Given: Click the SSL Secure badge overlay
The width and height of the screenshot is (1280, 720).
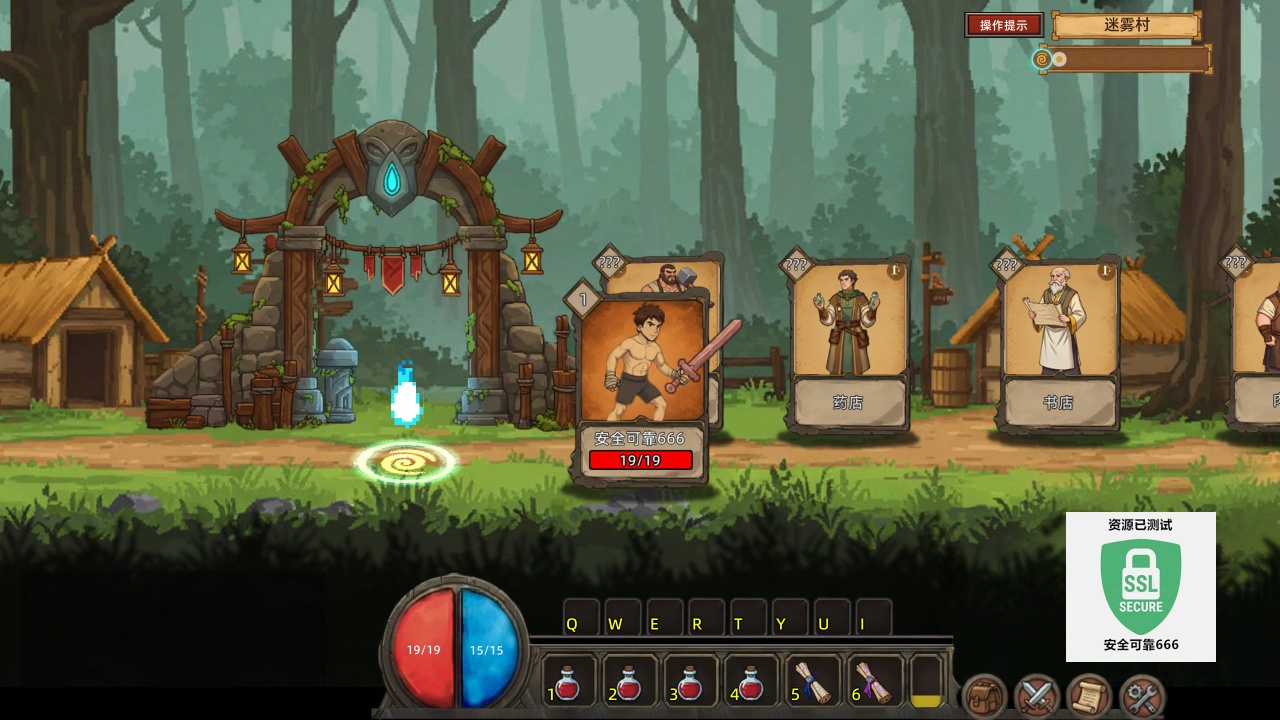Looking at the screenshot, I should [x=1140, y=587].
